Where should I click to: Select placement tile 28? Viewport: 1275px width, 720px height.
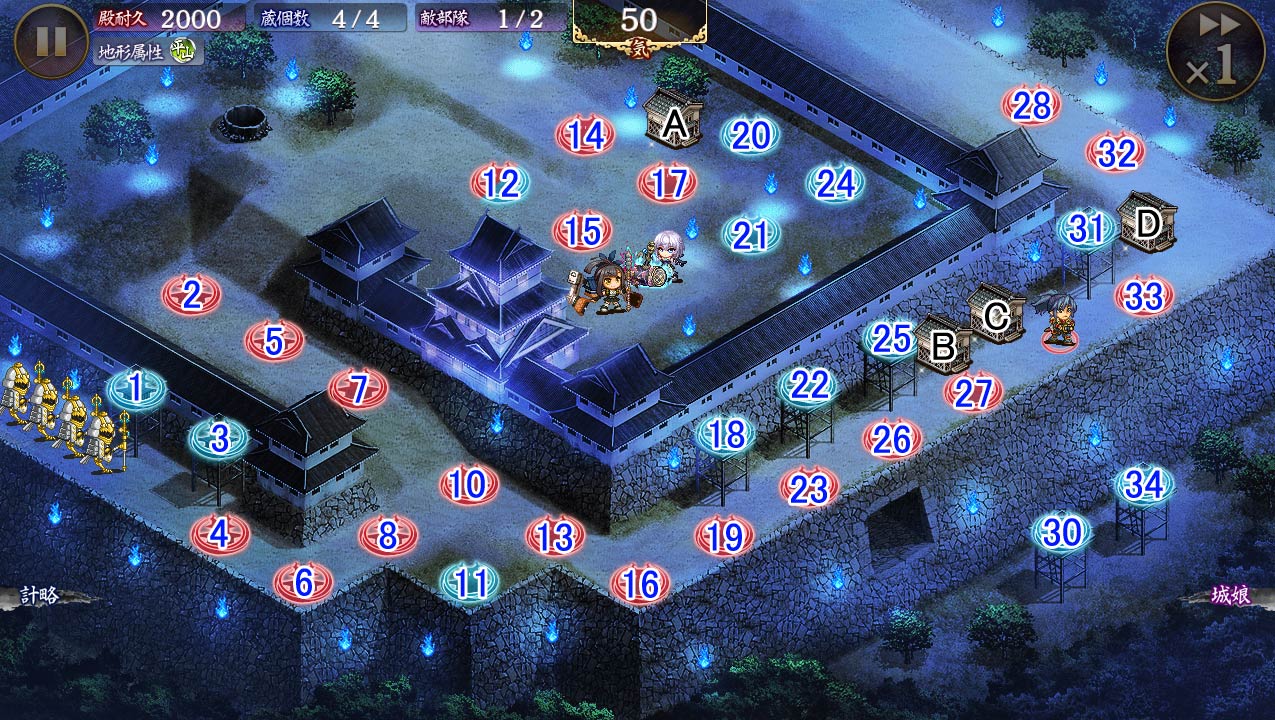(x=1030, y=105)
